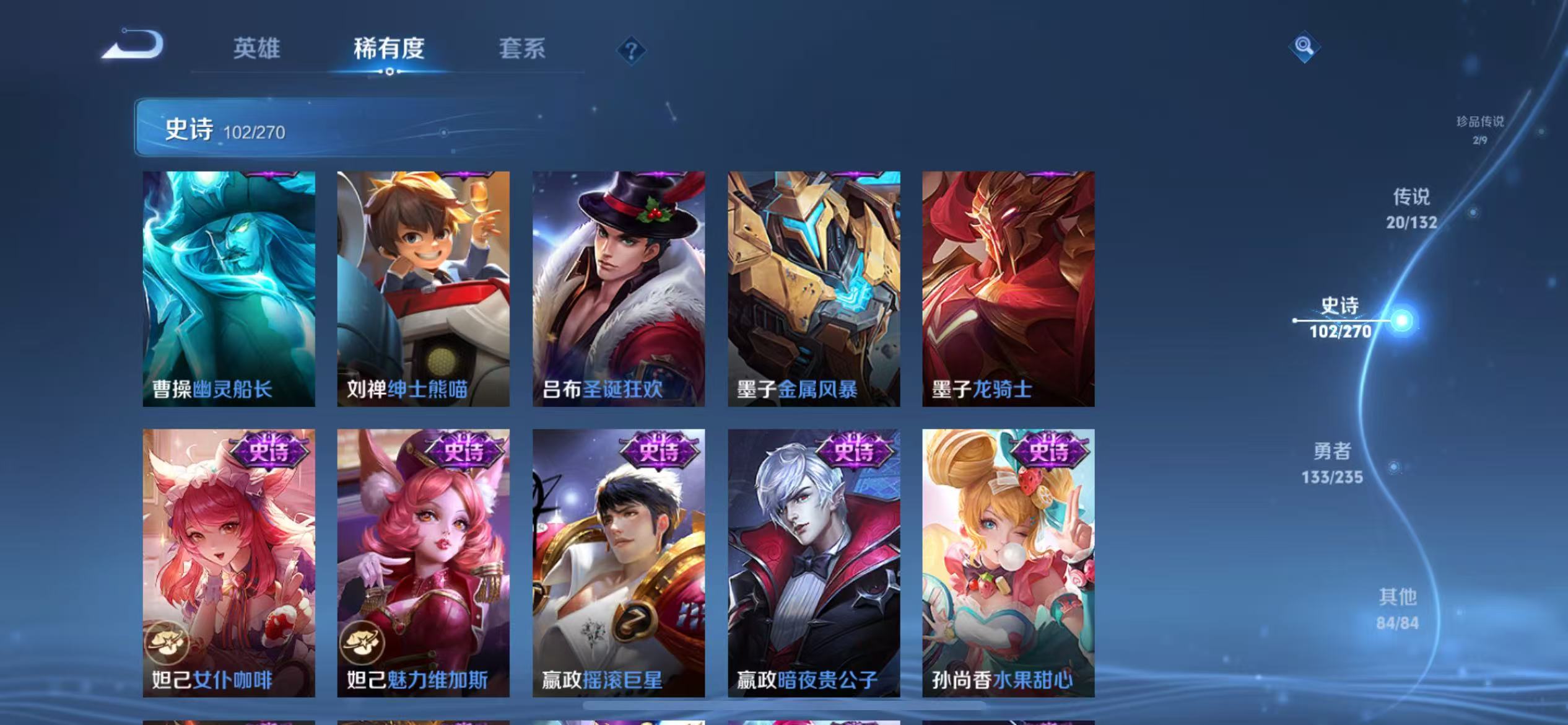Switch to the 英雄 tab

click(258, 50)
